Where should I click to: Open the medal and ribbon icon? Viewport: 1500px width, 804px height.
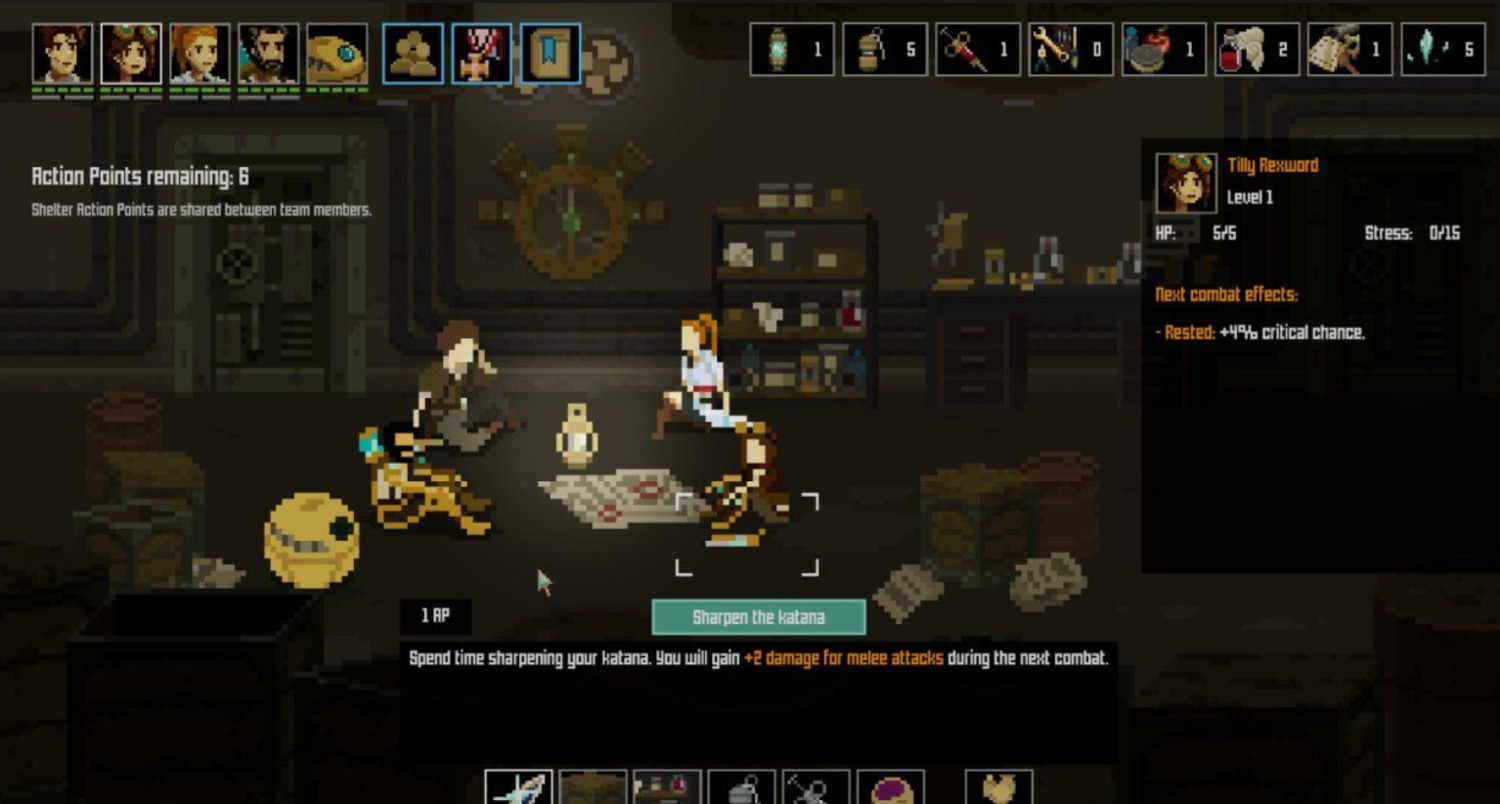pos(482,54)
